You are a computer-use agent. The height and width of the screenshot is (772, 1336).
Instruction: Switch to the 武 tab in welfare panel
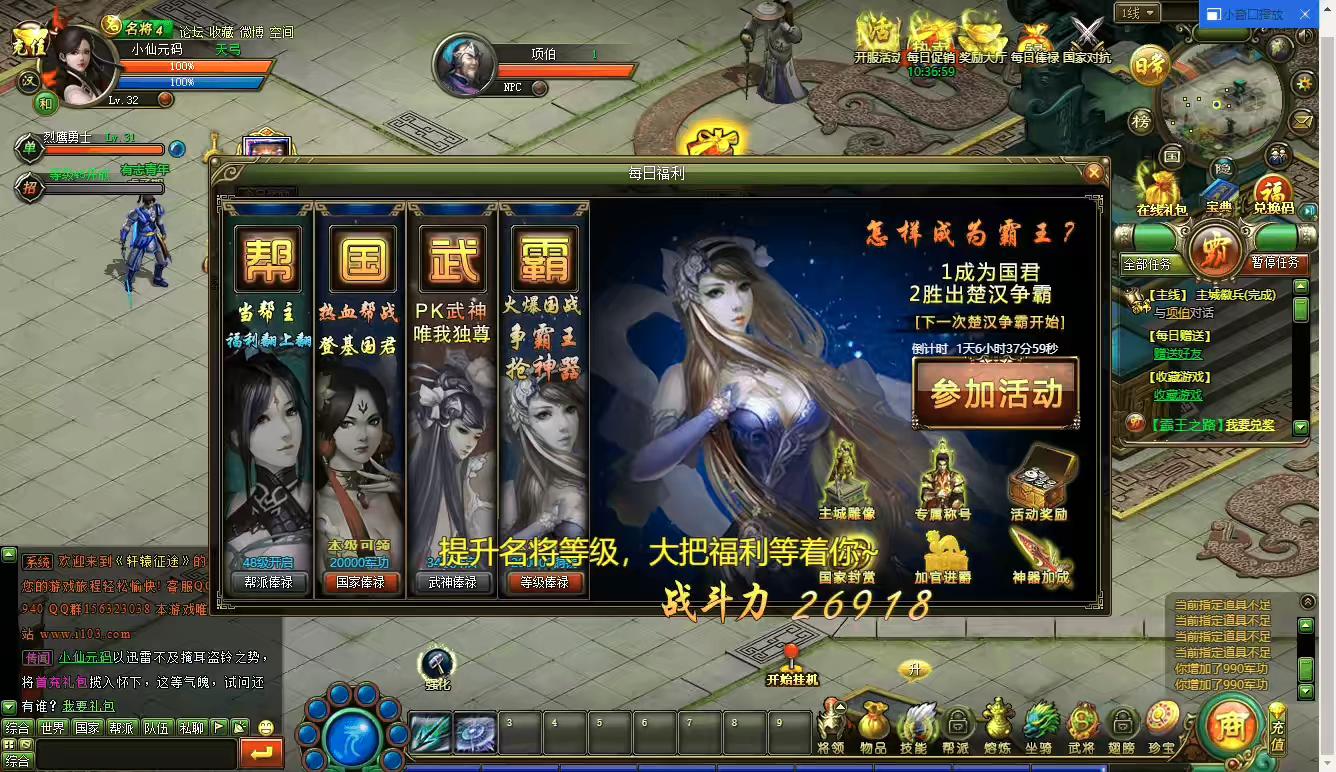pyautogui.click(x=453, y=257)
